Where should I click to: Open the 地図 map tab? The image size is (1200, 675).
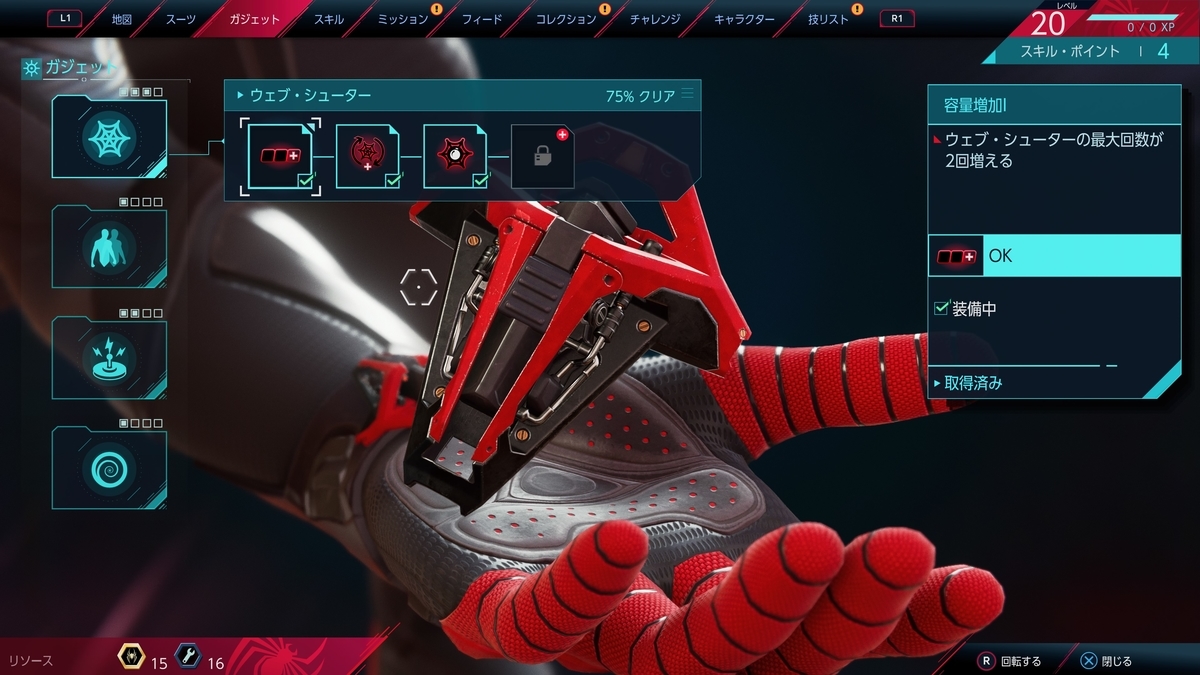tap(121, 19)
